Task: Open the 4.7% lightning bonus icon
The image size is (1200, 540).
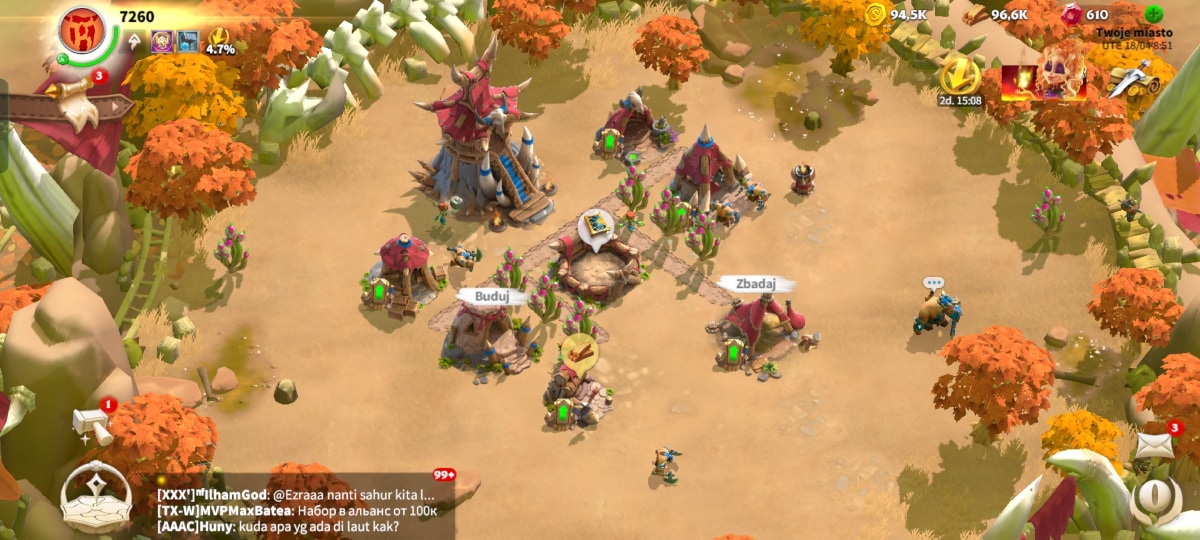Action: (219, 42)
